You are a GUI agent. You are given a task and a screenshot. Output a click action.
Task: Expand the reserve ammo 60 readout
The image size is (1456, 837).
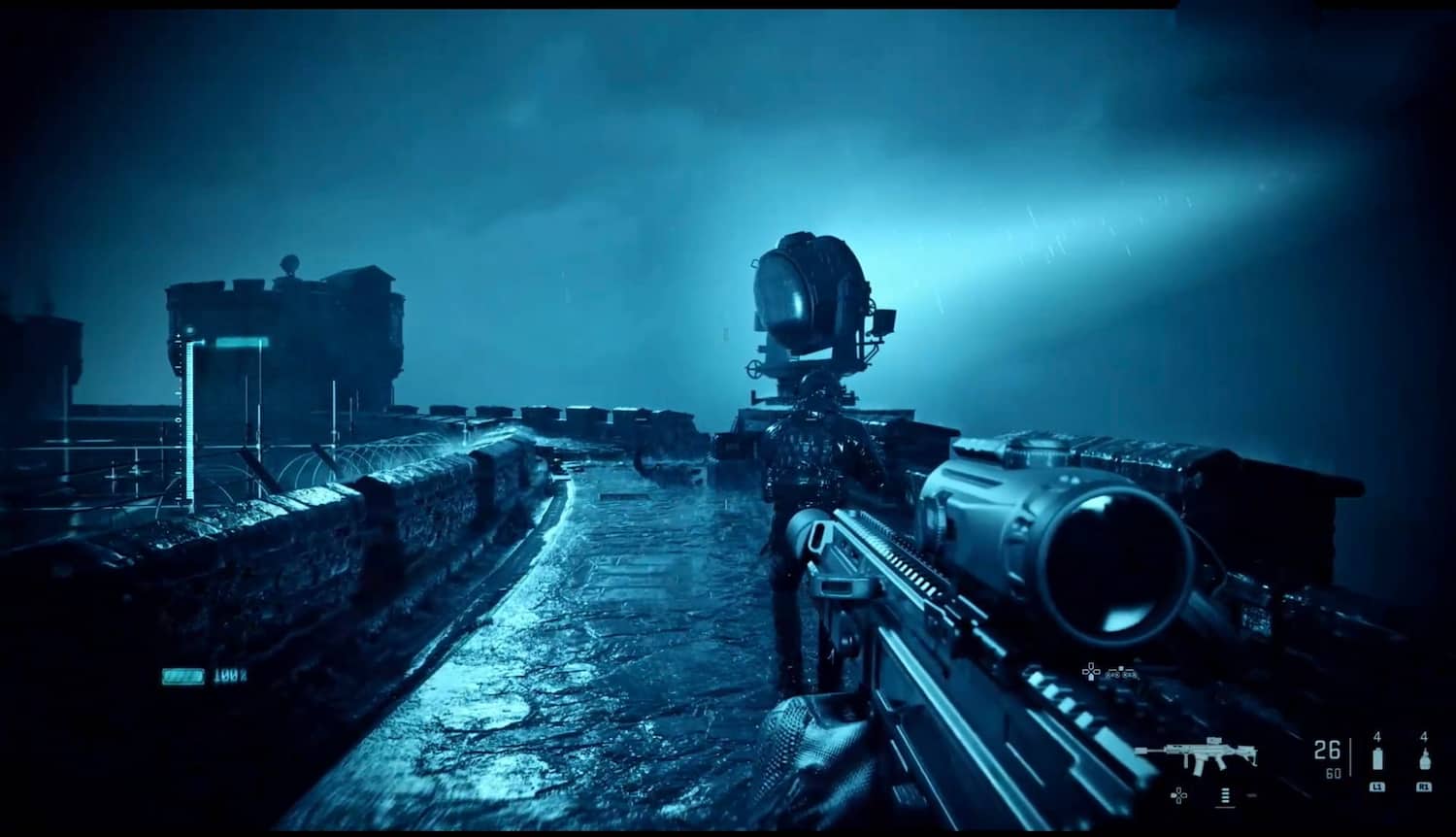pos(1336,773)
